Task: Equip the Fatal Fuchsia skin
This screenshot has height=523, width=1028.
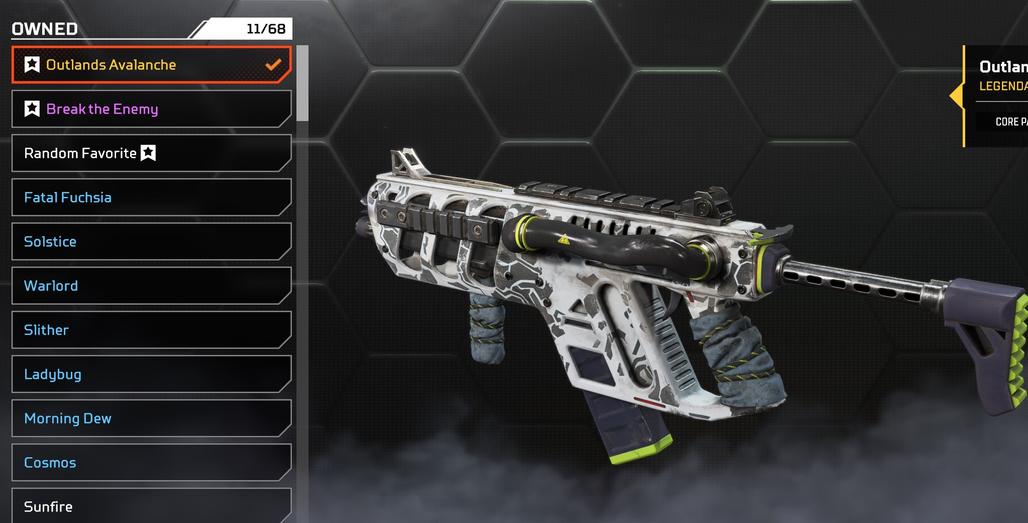Action: point(150,197)
